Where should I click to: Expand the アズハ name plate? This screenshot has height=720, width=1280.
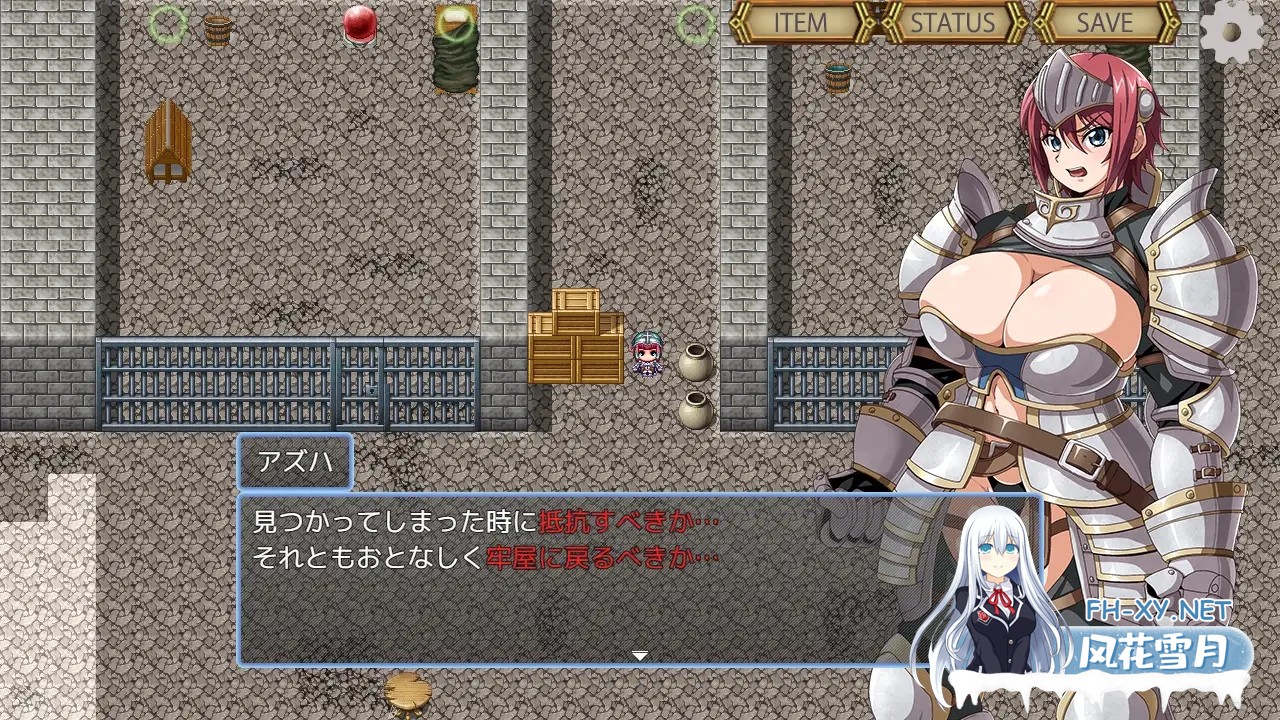295,462
